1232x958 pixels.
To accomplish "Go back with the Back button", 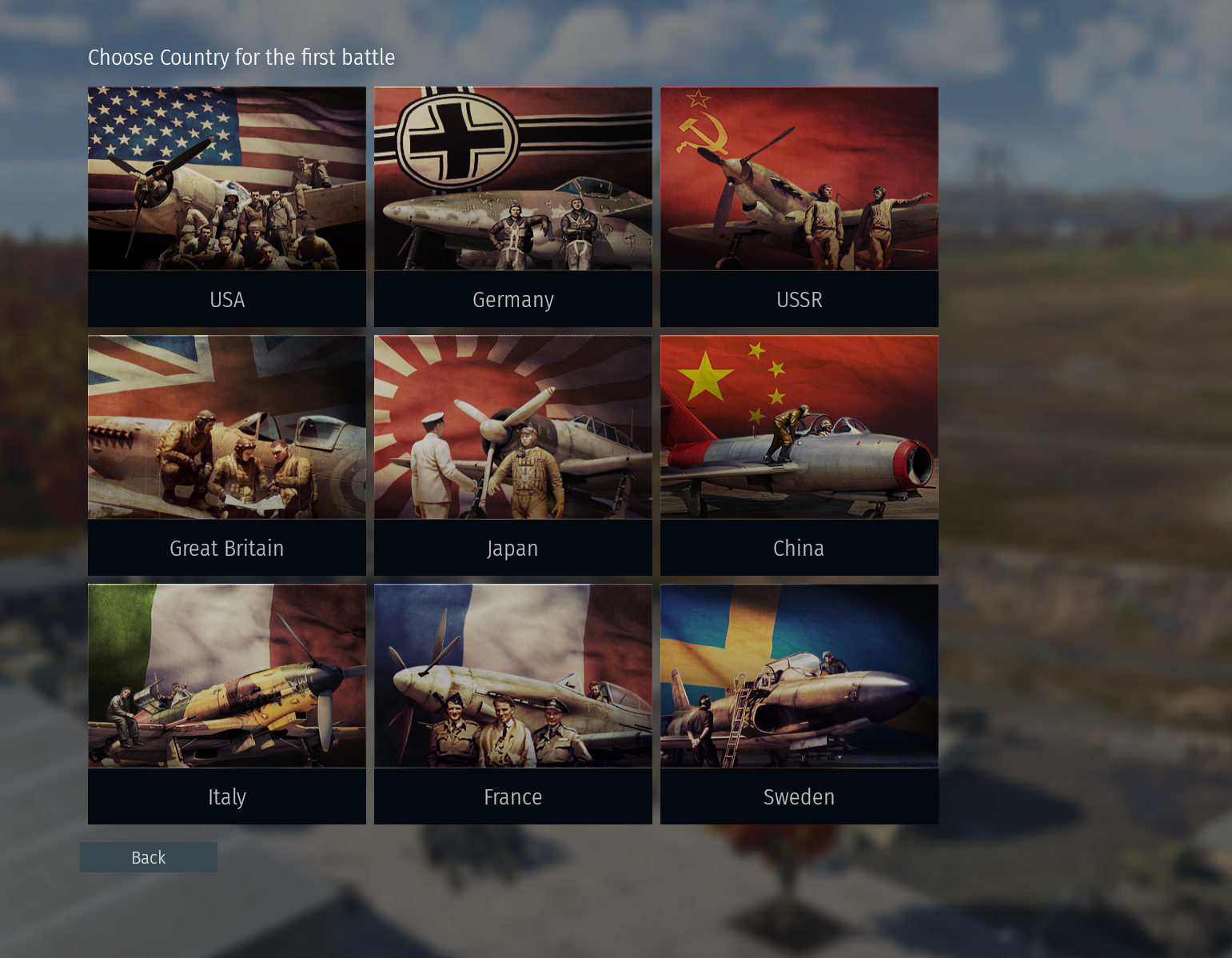I will tap(149, 857).
